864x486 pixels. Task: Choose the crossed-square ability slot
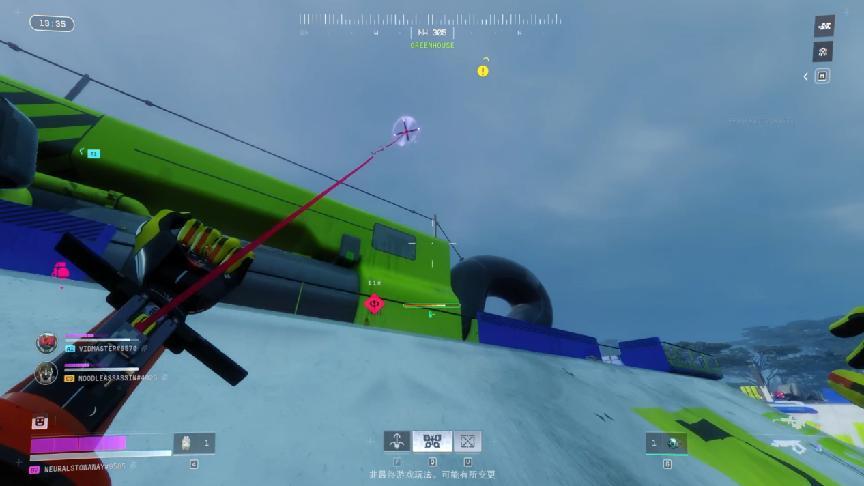467,441
